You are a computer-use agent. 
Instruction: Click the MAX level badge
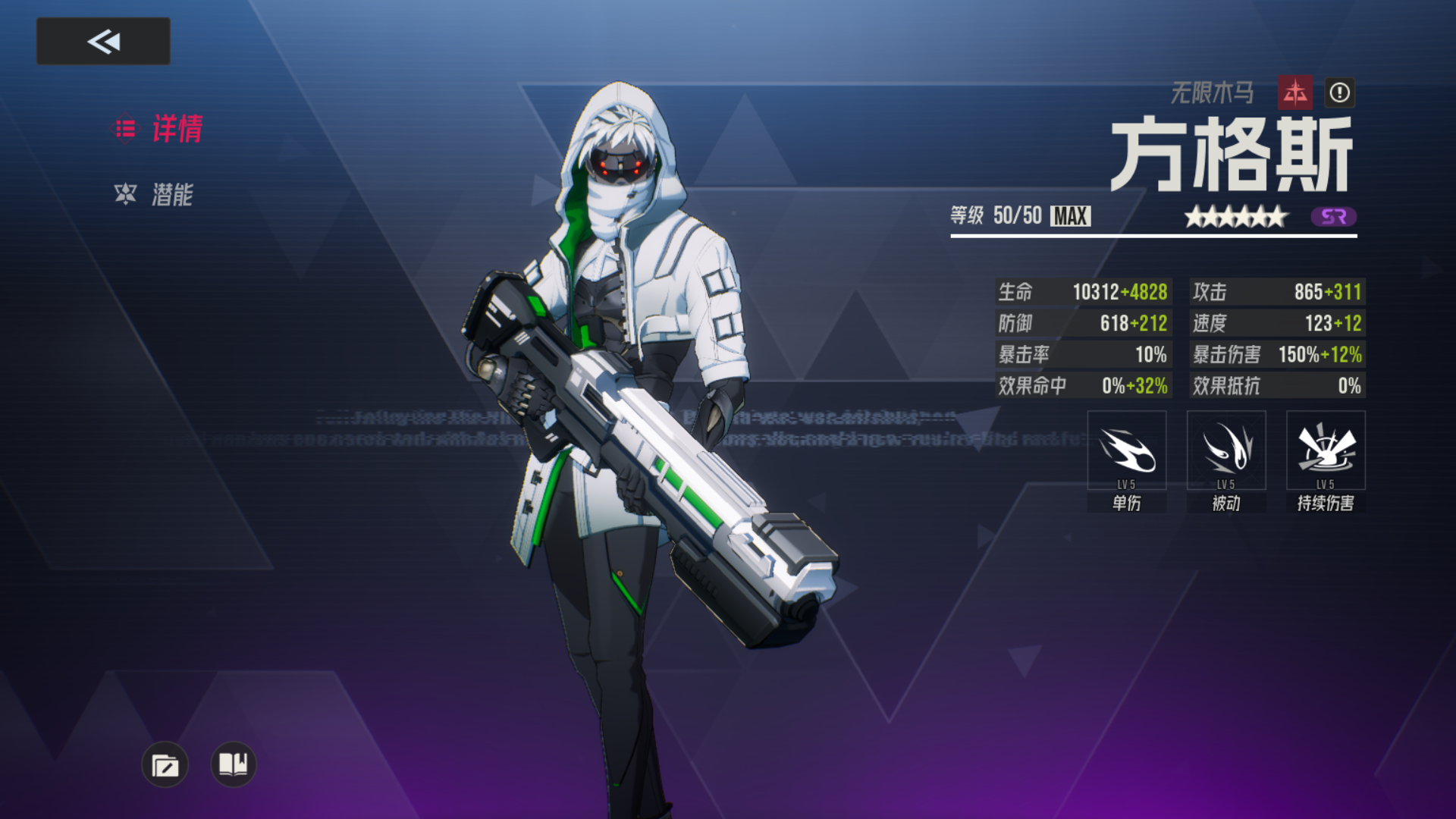(x=1069, y=218)
